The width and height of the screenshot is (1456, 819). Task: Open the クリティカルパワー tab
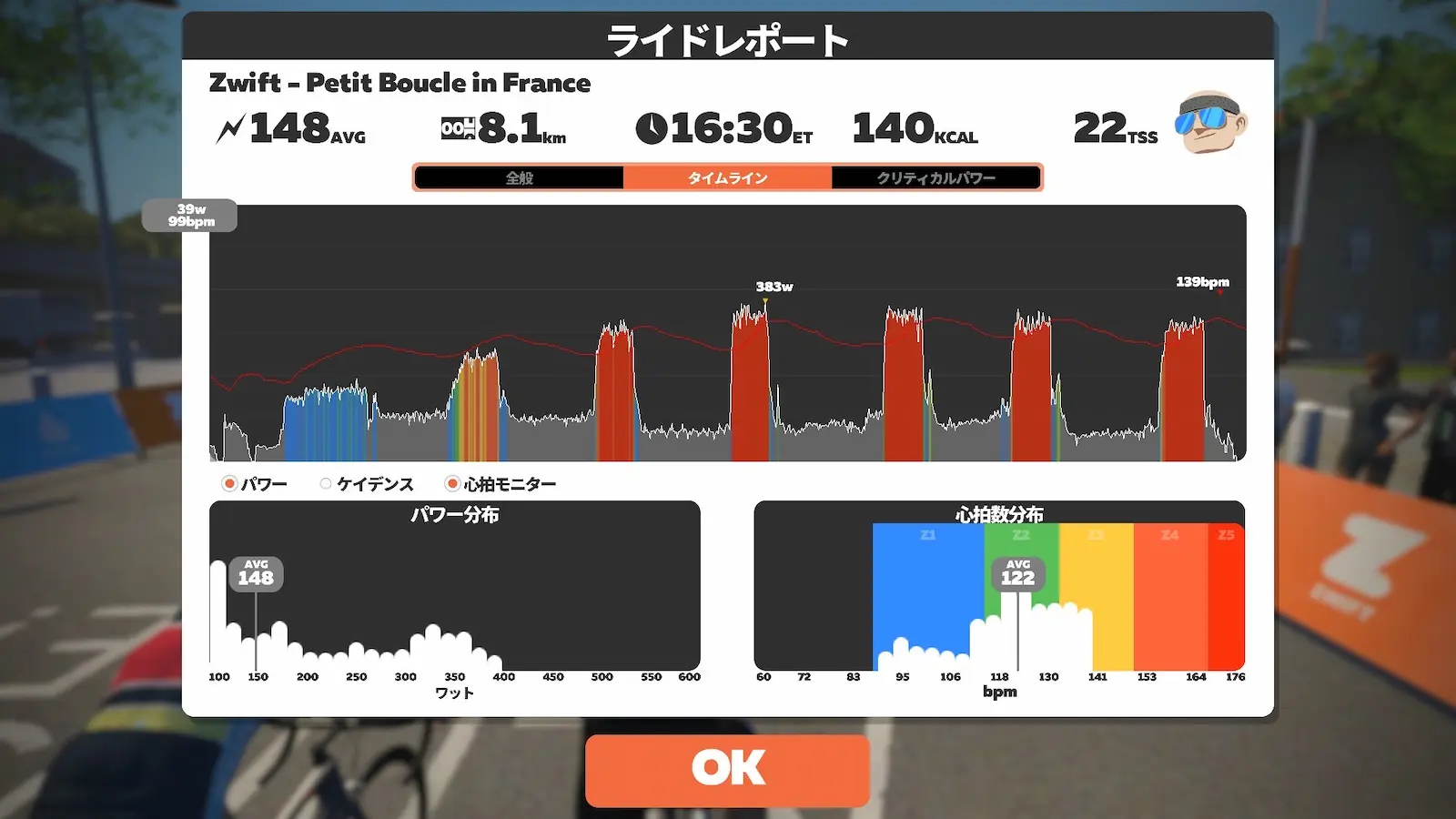936,177
